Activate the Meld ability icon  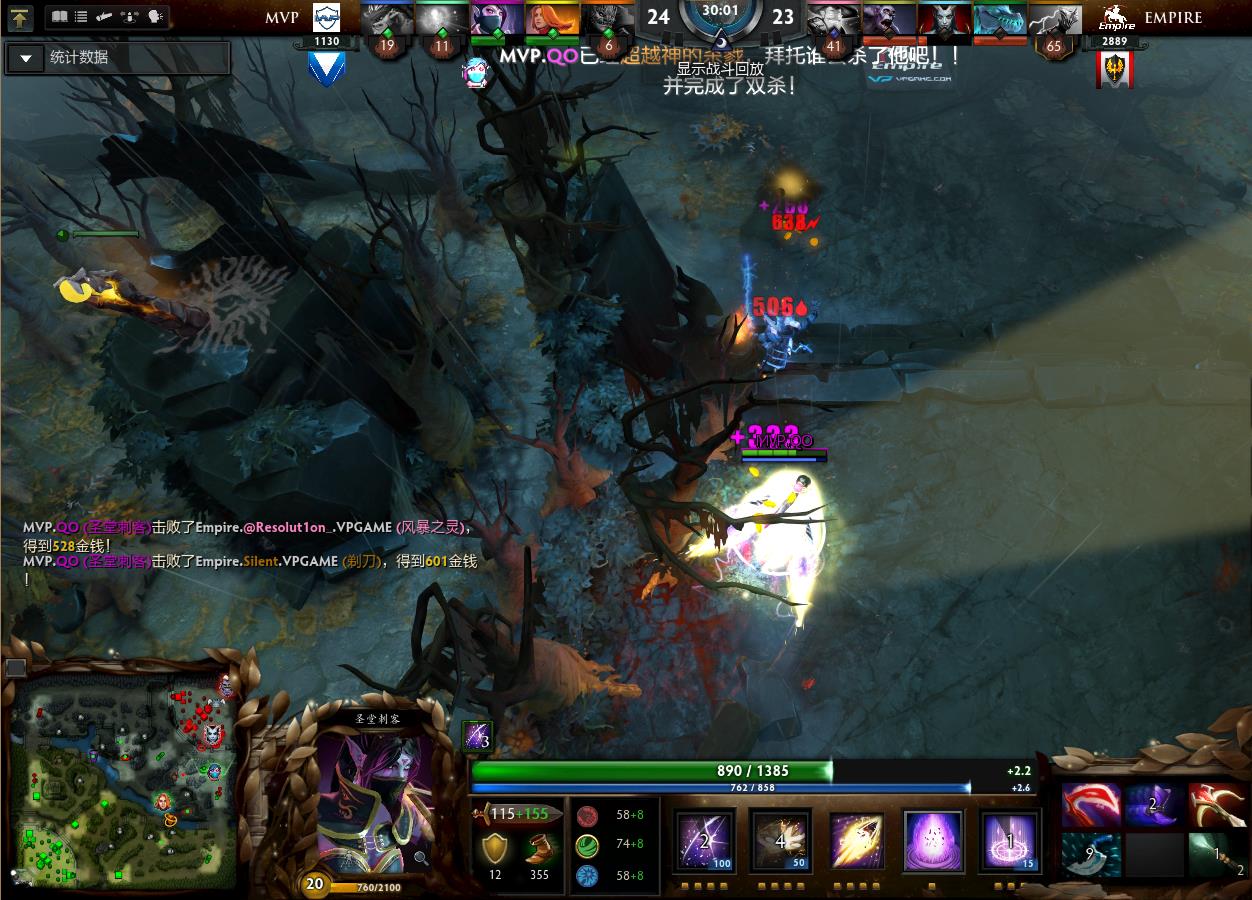[781, 840]
